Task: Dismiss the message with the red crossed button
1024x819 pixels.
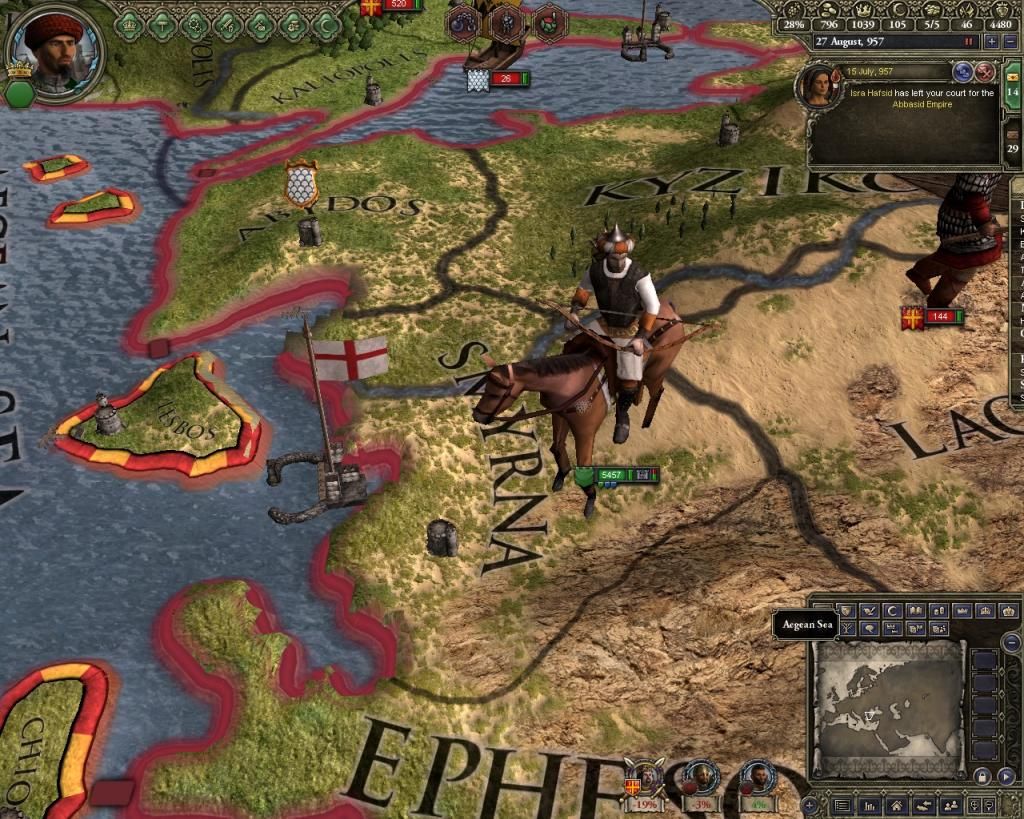Action: [x=985, y=71]
